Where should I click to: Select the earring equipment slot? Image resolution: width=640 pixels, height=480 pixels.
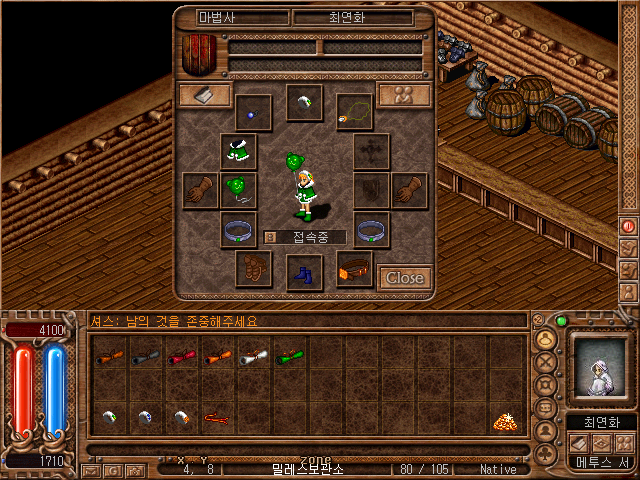point(253,112)
